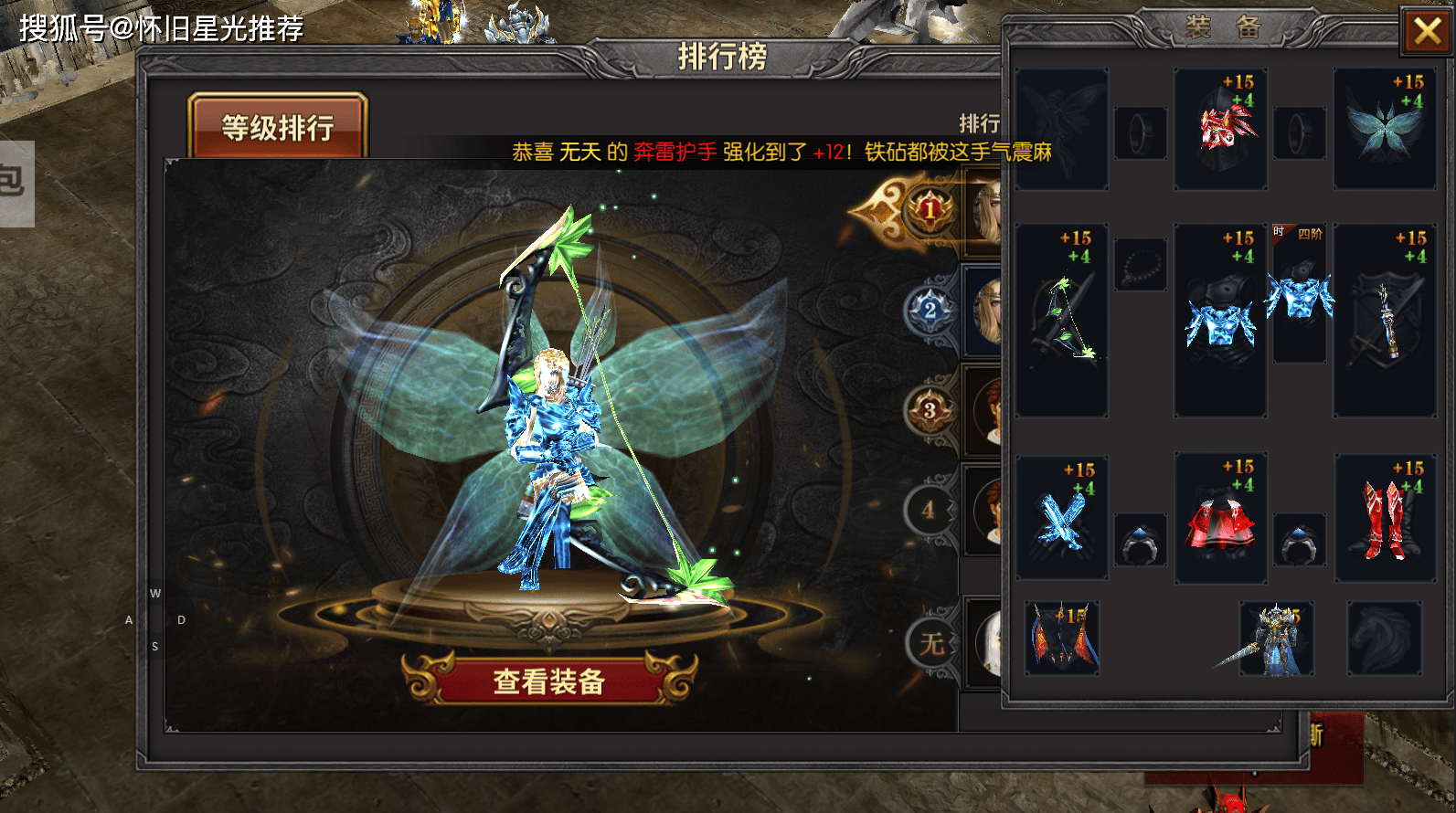Image resolution: width=1456 pixels, height=813 pixels.
Task: Click the 查看装备 button
Action: point(549,681)
